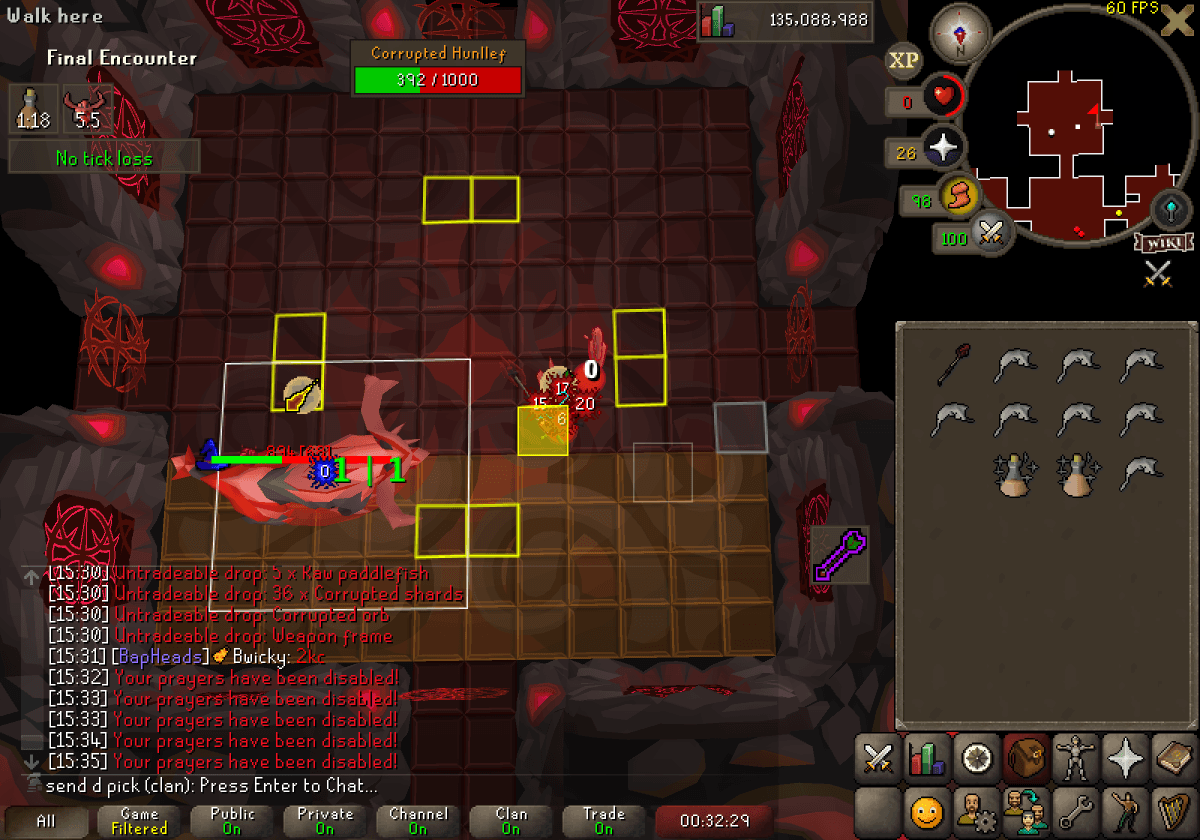Select the Game chat tab
This screenshot has height=840, width=1200.
coord(139,821)
